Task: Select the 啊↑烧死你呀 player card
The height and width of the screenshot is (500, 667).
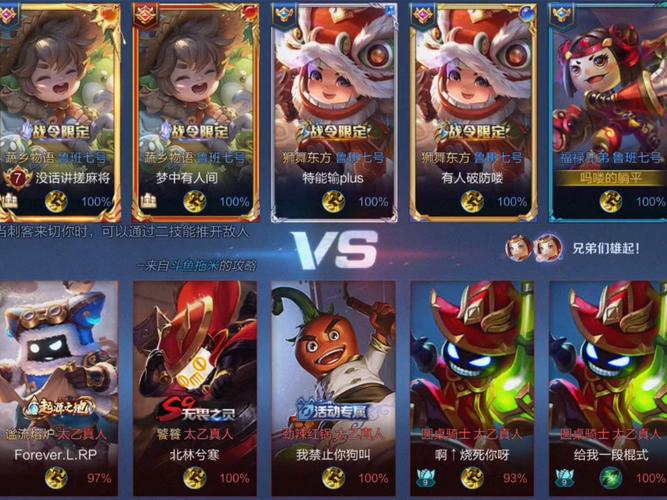Action: (468, 385)
